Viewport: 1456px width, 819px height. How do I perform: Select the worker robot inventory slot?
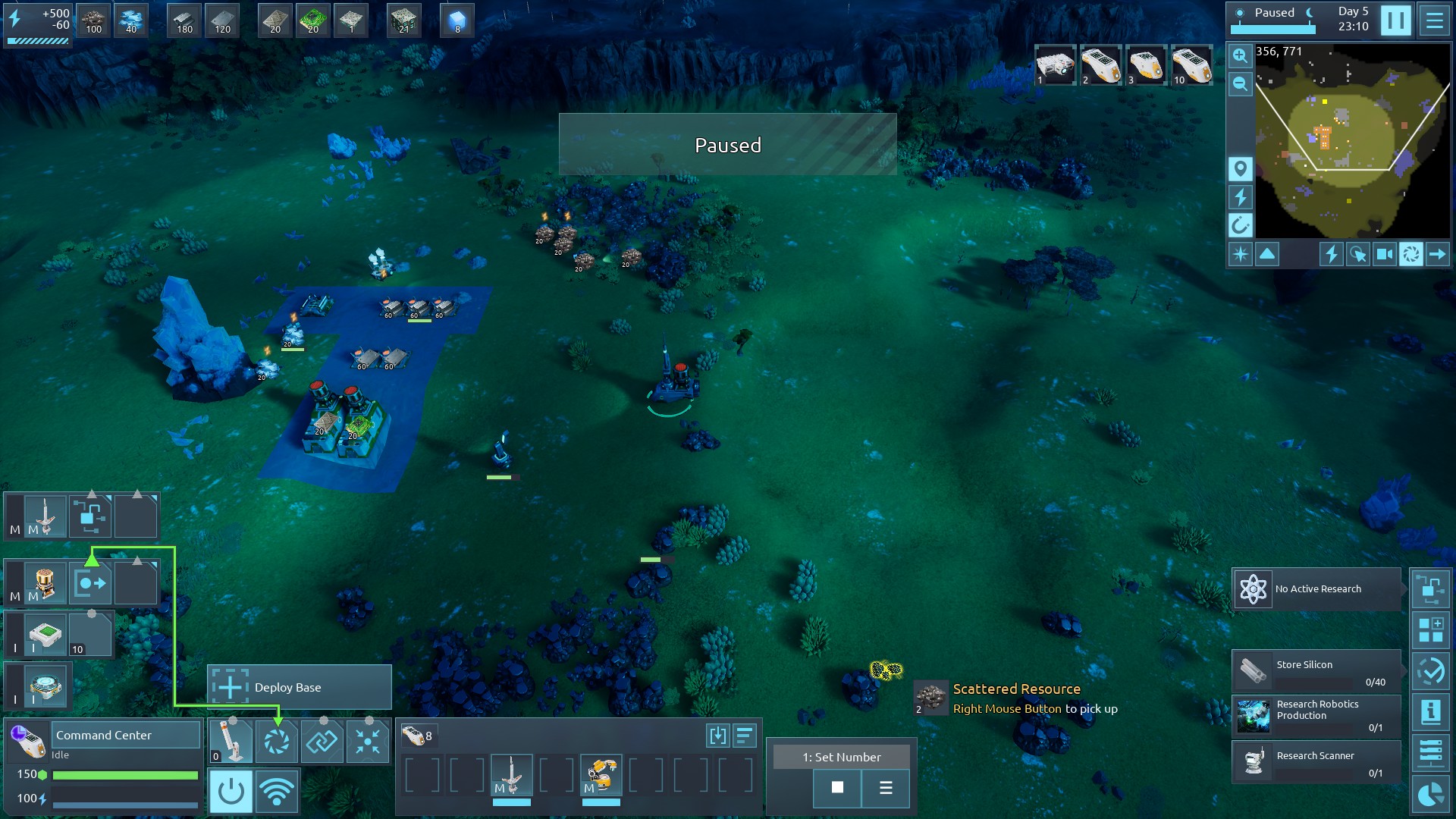(601, 775)
